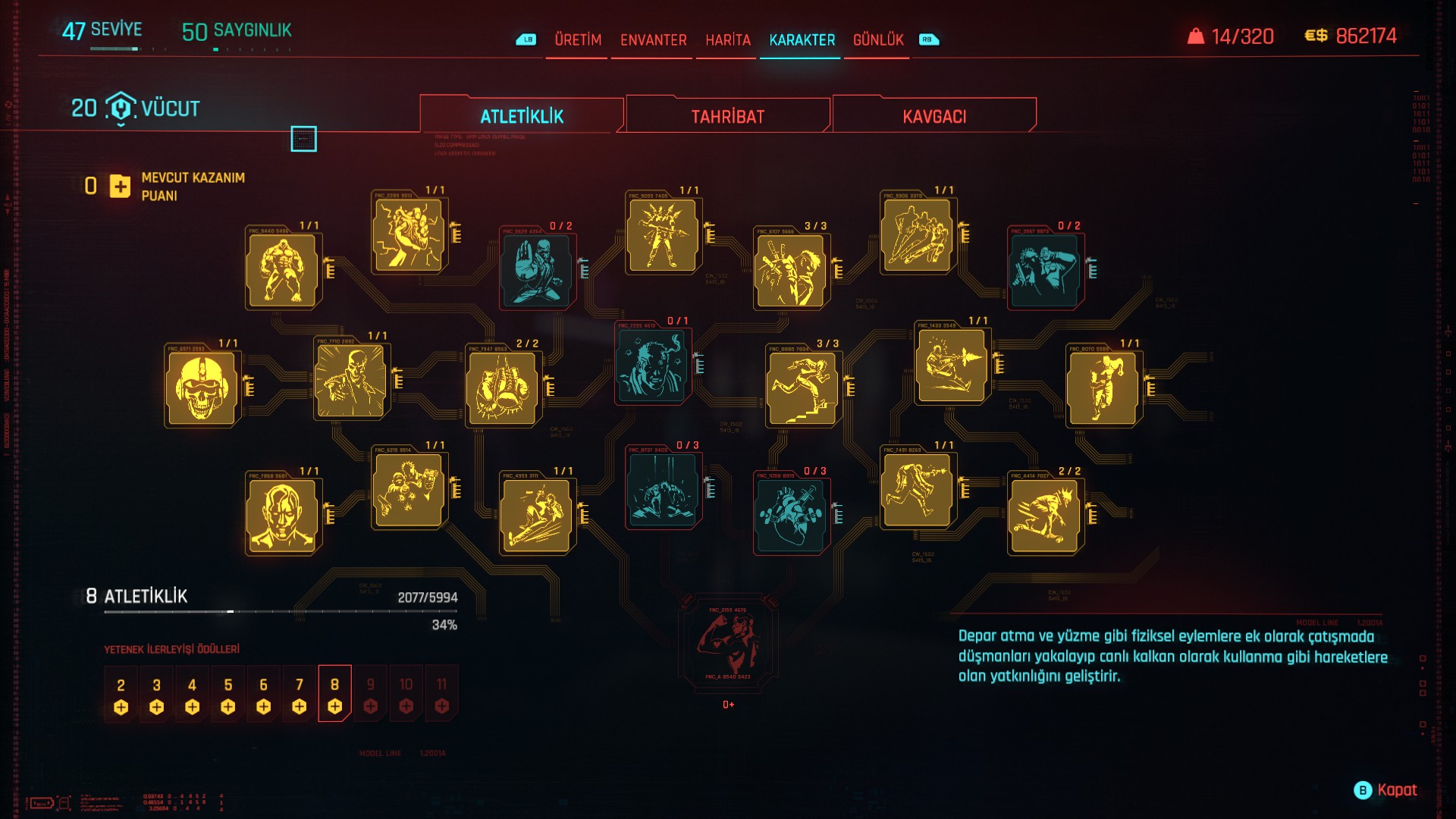Select the meditating open-palm perk
This screenshot has height=819, width=1456.
[536, 270]
